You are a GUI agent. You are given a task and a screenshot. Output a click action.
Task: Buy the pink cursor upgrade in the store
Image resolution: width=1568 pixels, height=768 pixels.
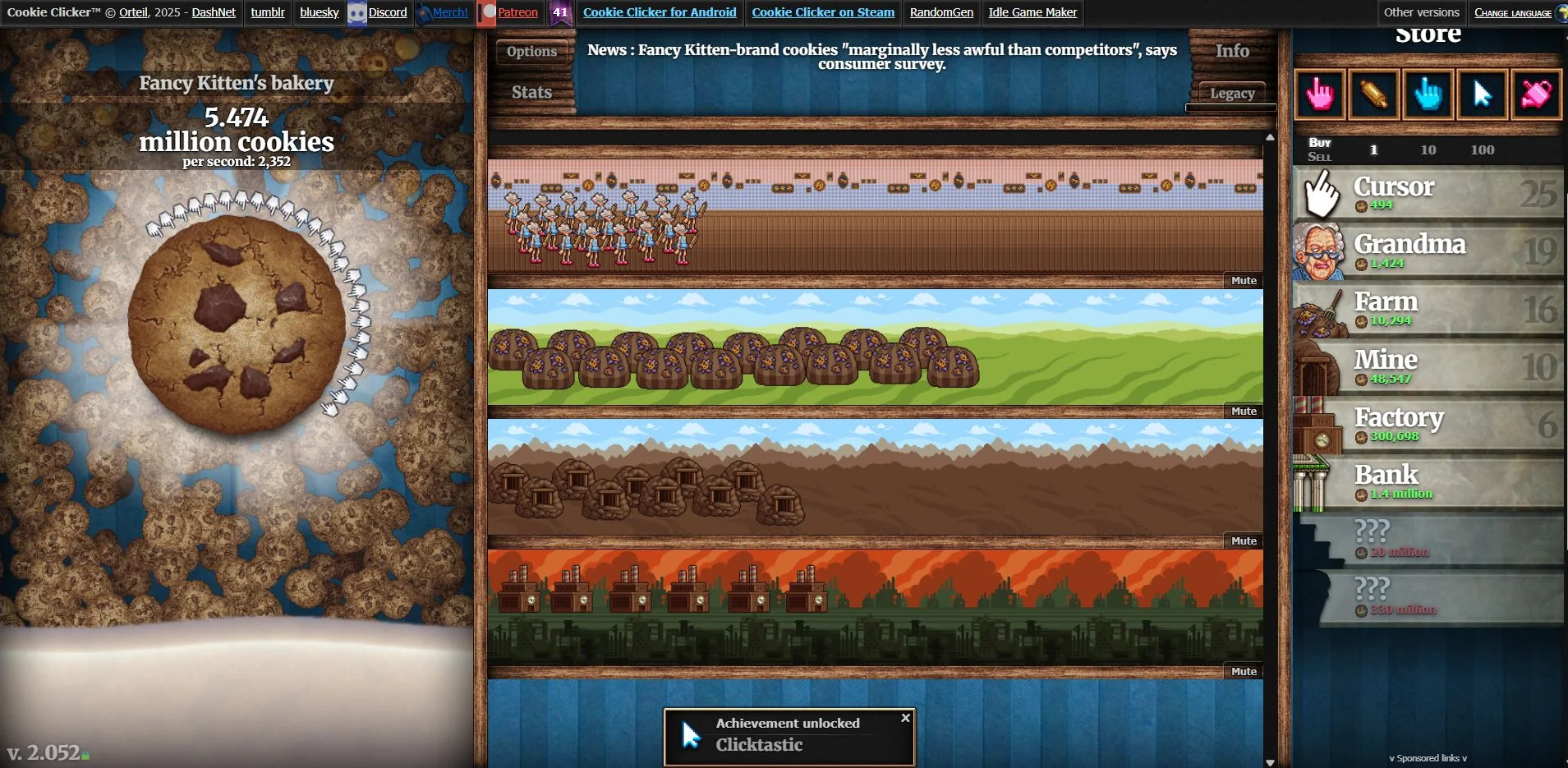coord(1319,94)
